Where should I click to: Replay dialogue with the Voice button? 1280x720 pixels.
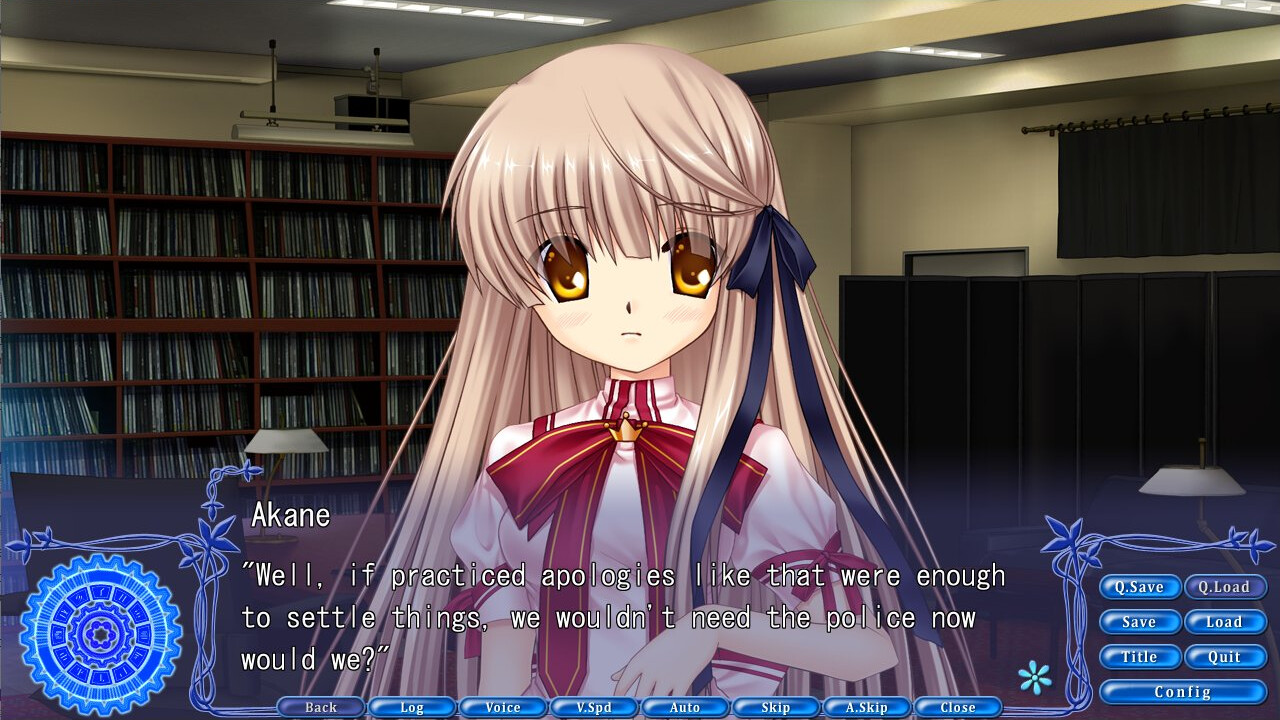pos(503,707)
